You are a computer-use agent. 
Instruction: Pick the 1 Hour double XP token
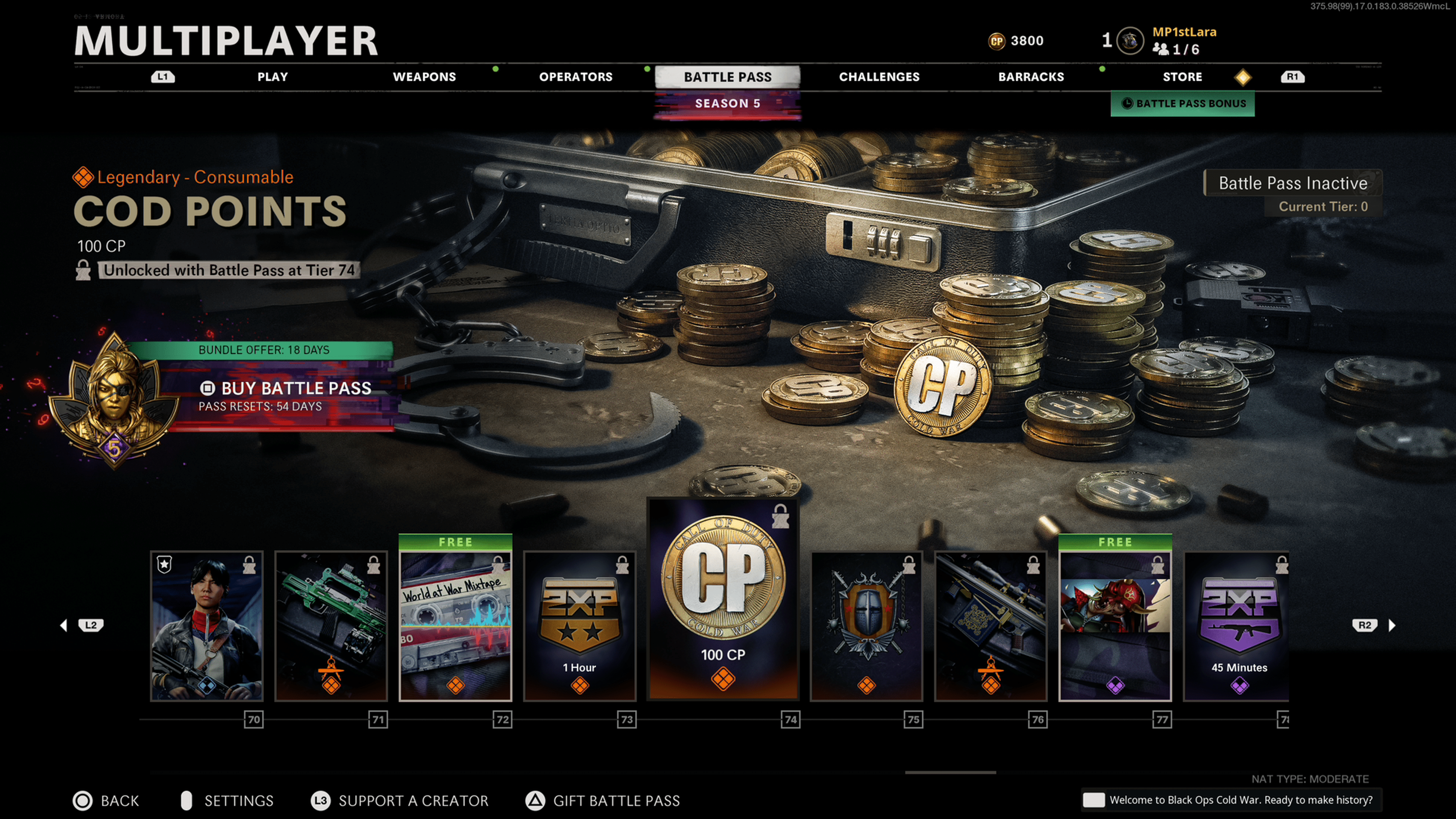pos(580,626)
